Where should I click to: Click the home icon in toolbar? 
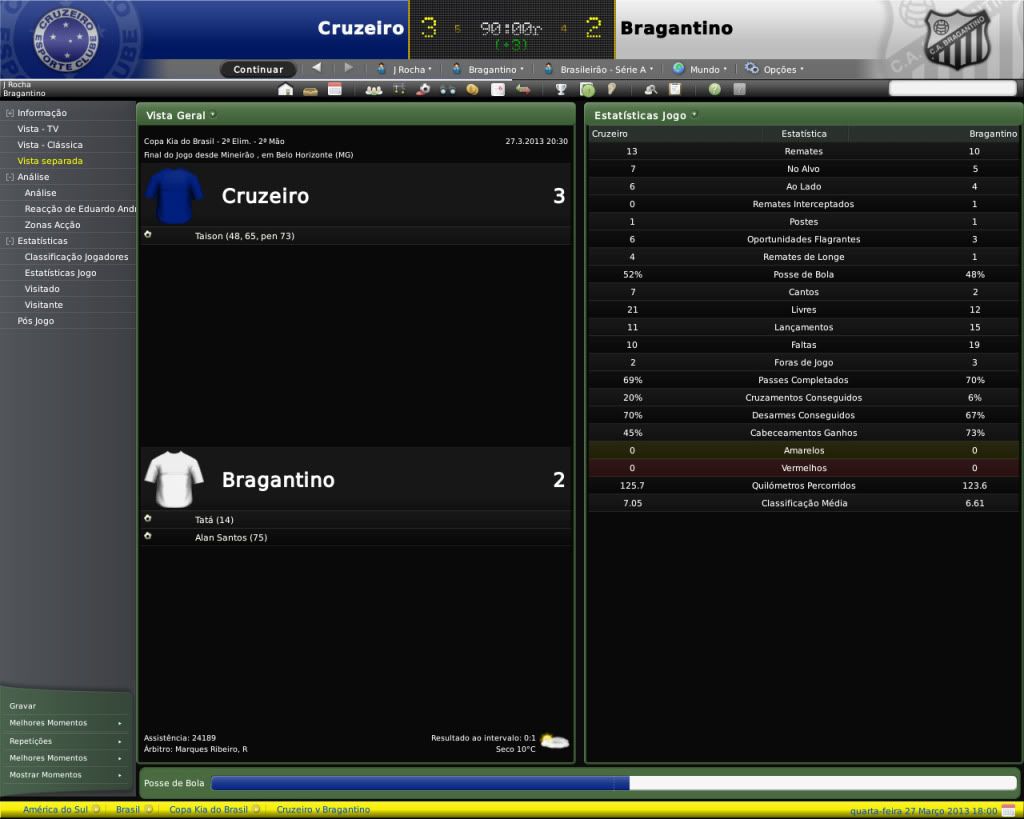click(x=285, y=89)
